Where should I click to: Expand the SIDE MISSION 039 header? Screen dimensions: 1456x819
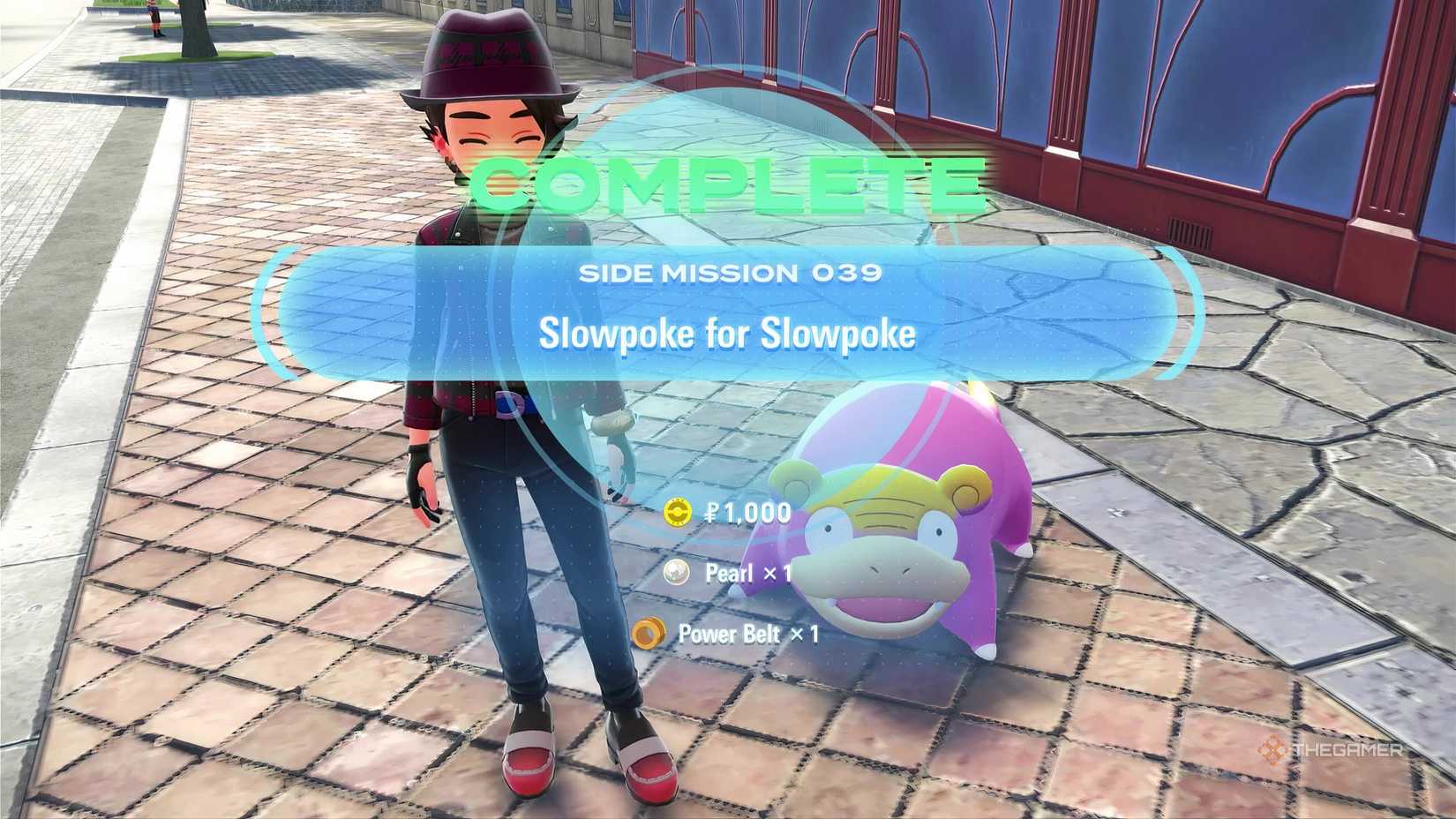tap(731, 274)
